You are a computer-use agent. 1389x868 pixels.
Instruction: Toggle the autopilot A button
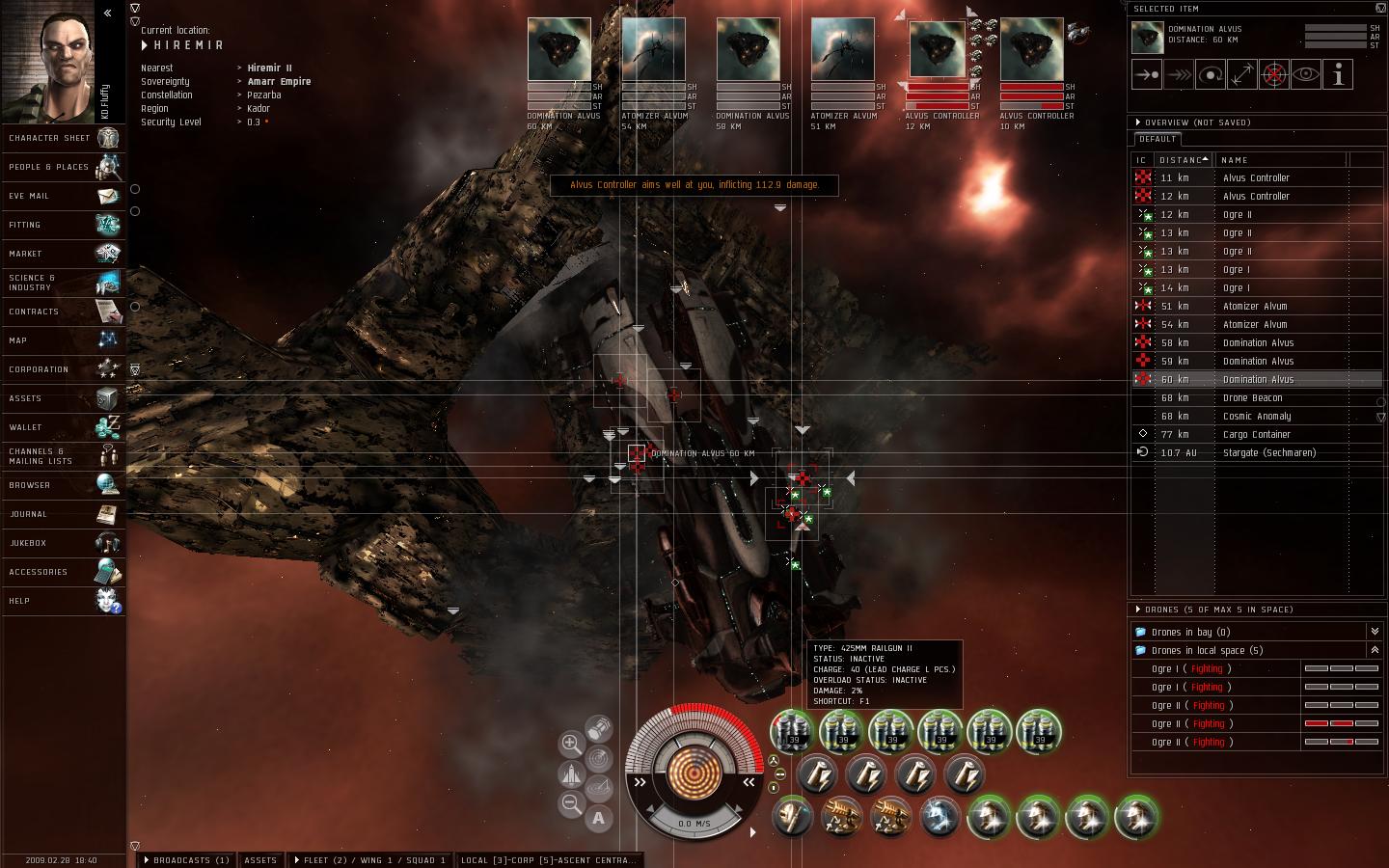tap(598, 819)
